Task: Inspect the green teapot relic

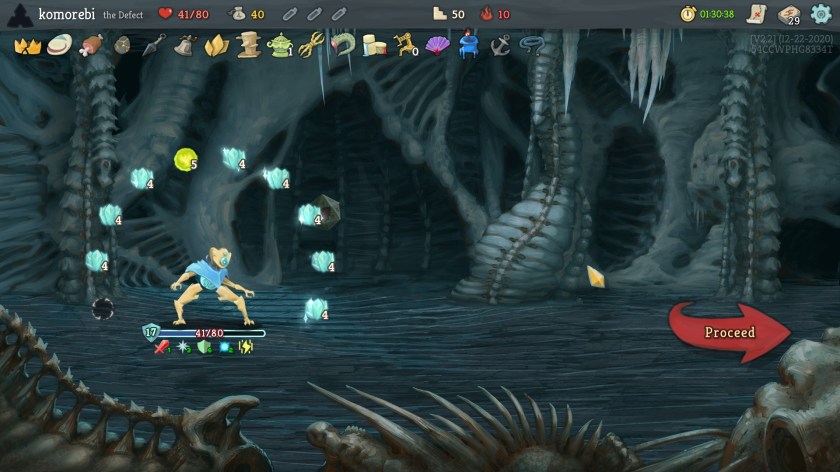Action: [x=280, y=46]
